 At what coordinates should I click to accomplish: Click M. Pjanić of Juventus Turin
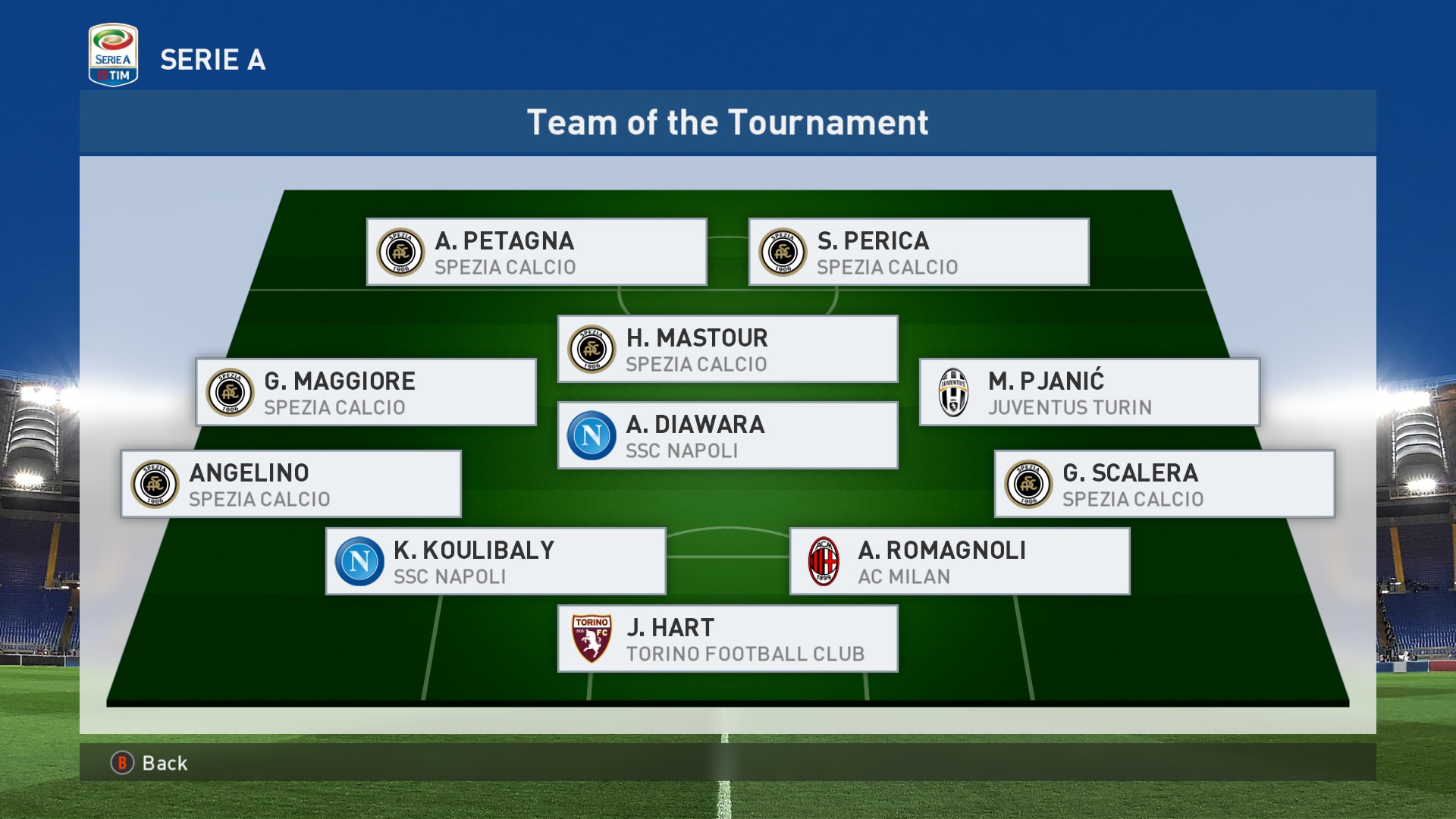(x=1089, y=393)
